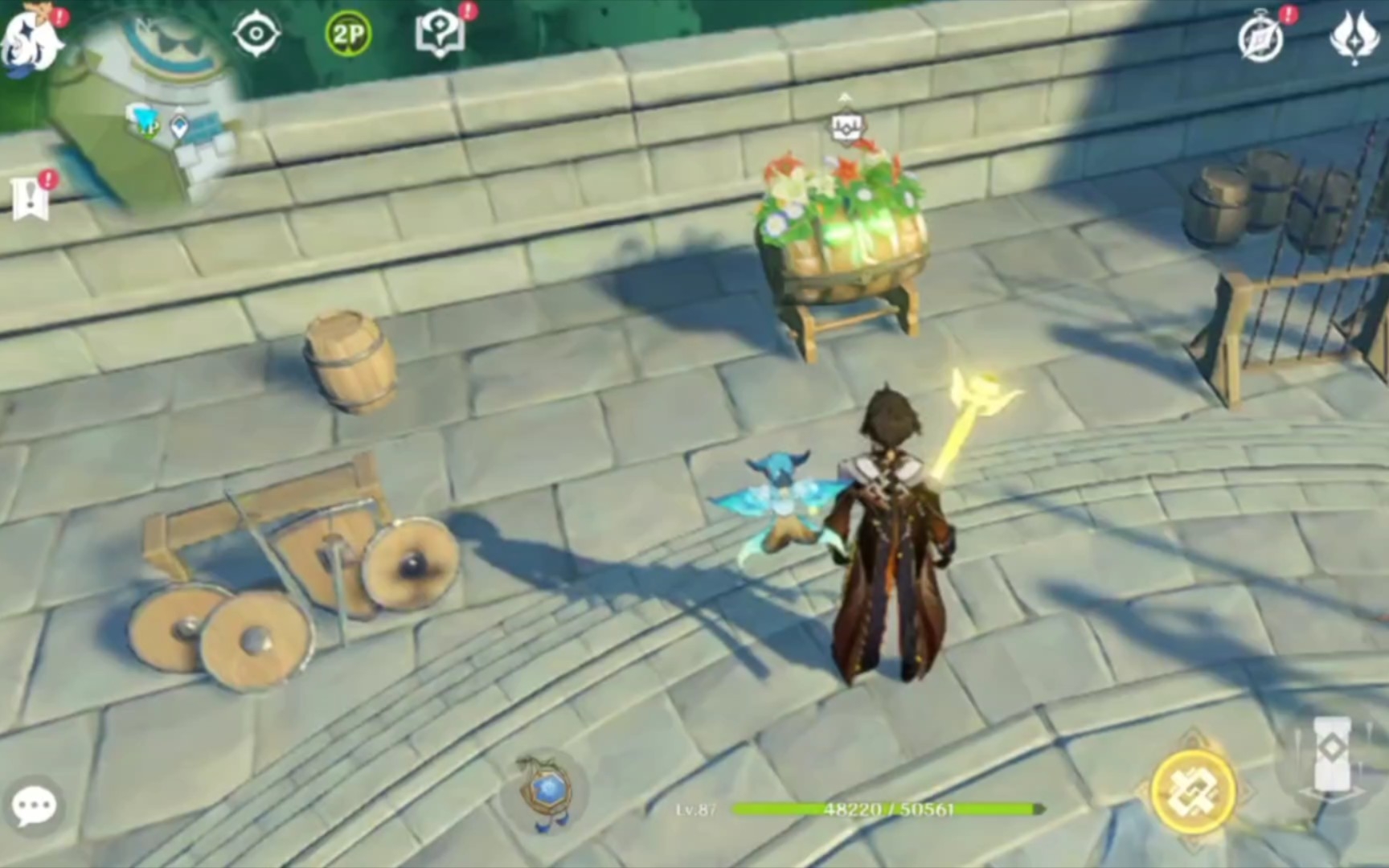
Task: Open the 2P co-op mode menu
Action: [x=348, y=35]
